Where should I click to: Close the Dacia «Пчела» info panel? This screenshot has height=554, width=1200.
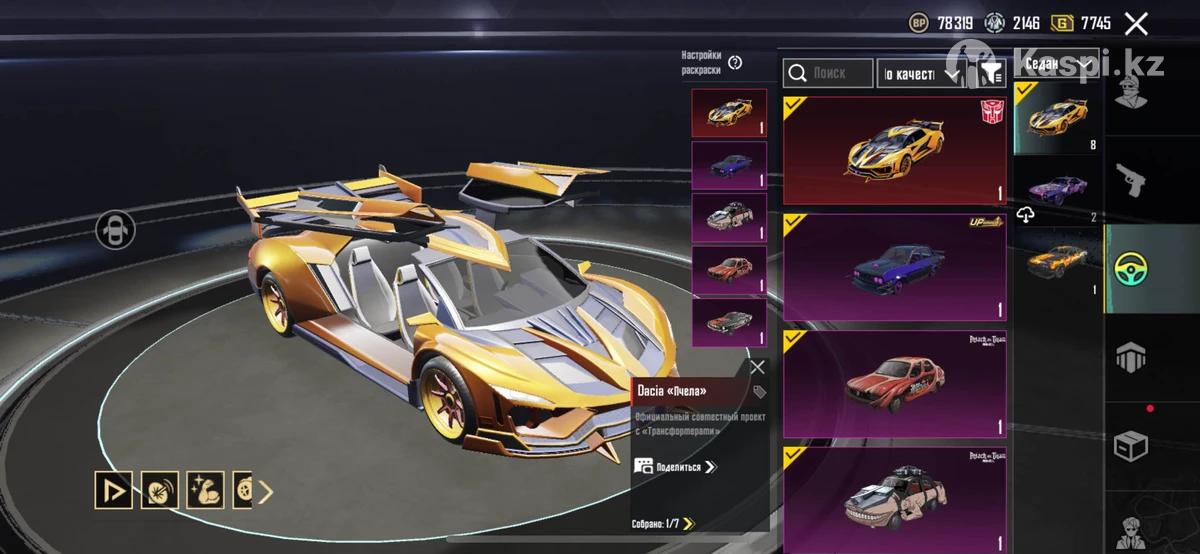pos(757,367)
